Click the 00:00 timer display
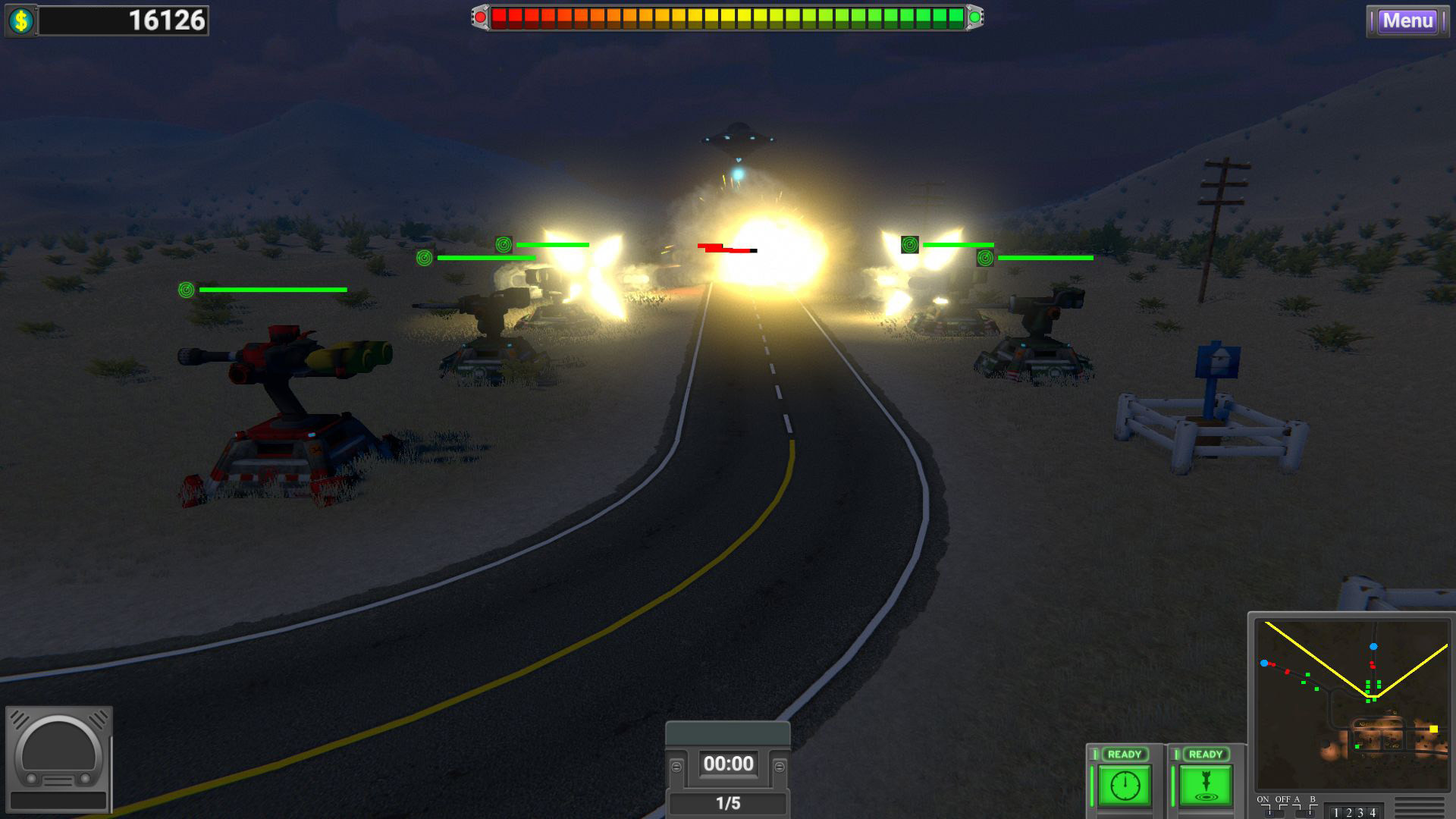This screenshot has width=1456, height=819. click(x=727, y=764)
